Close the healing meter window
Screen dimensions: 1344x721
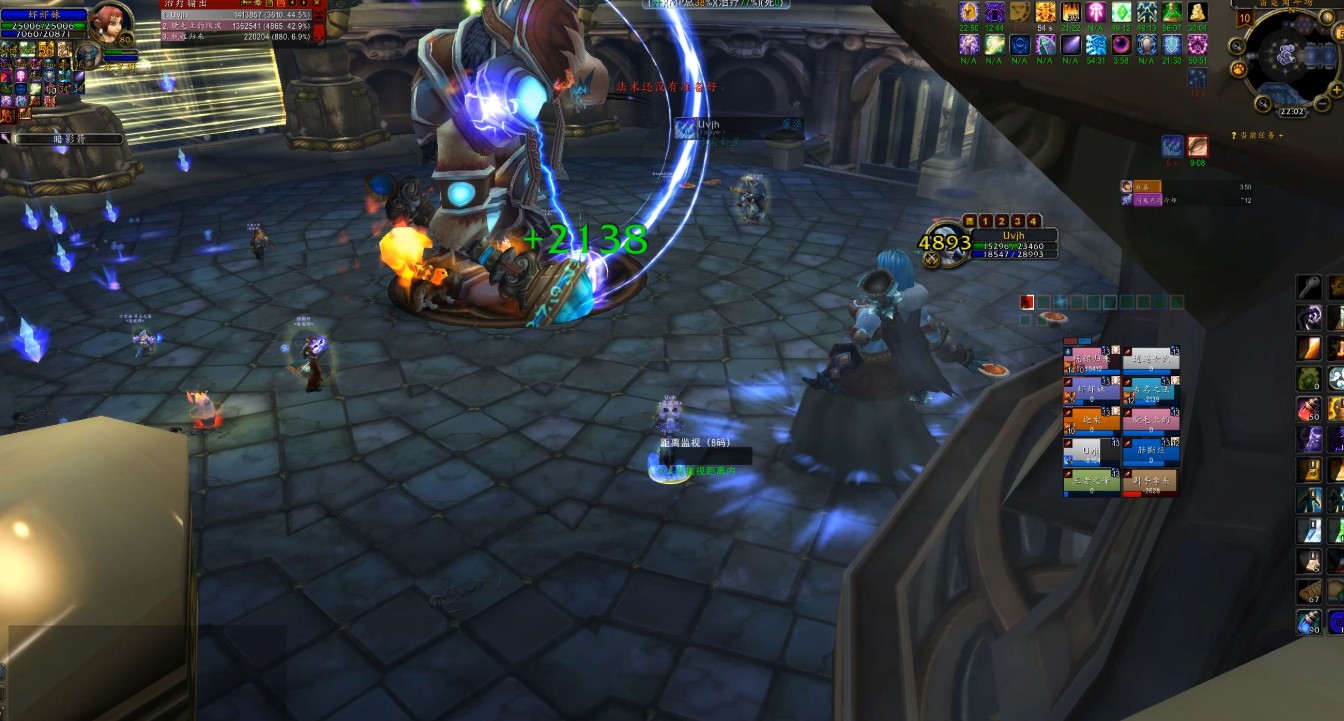(x=319, y=5)
